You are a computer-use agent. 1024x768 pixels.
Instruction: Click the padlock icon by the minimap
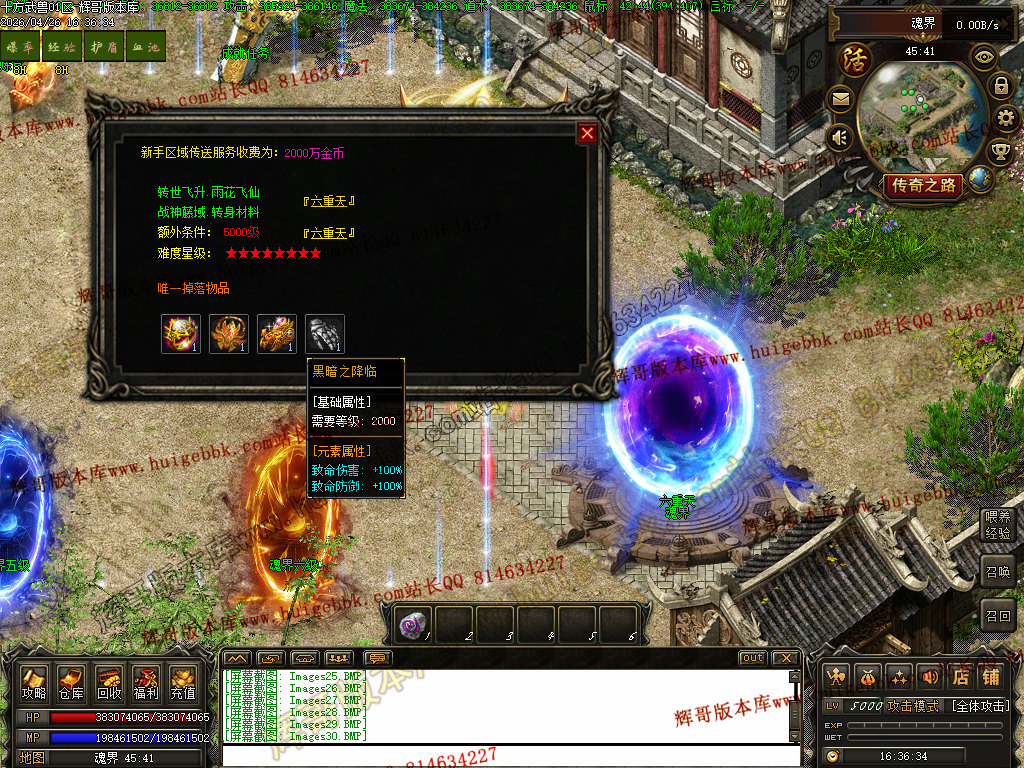click(x=1000, y=87)
